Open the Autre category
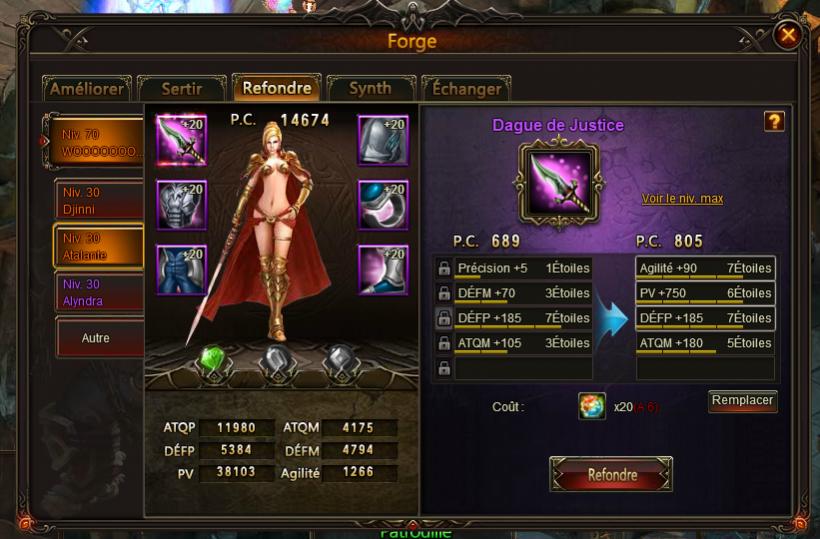The width and height of the screenshot is (820, 539). 98,338
